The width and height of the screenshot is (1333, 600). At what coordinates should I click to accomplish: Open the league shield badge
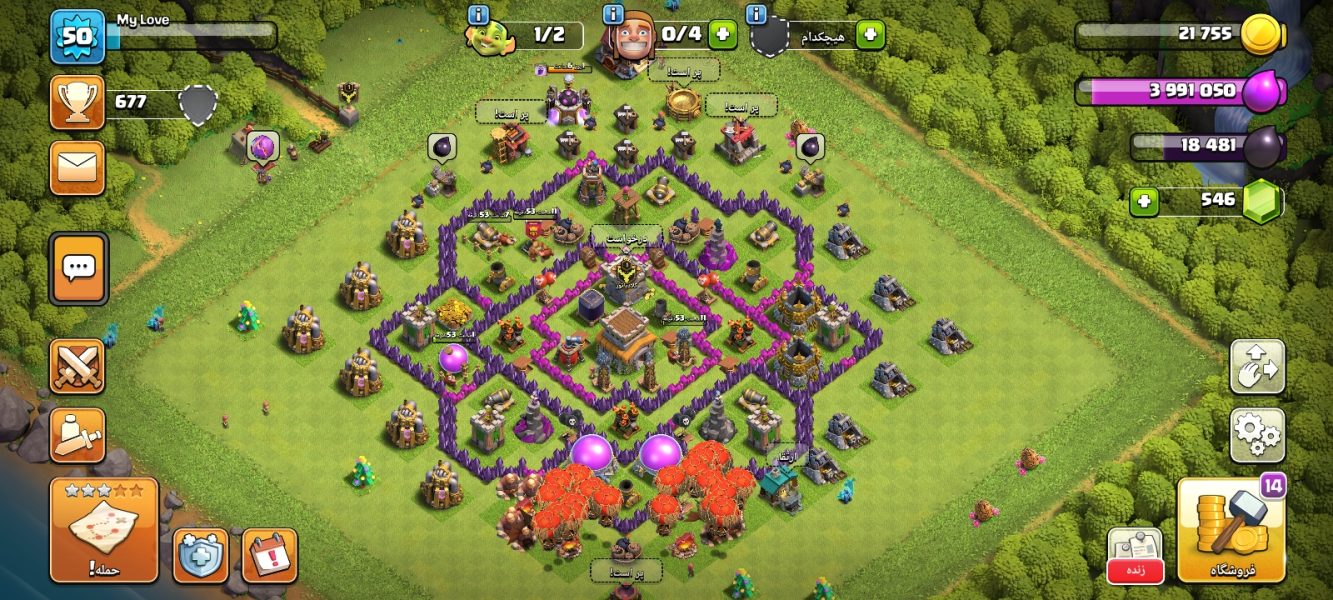tap(198, 103)
